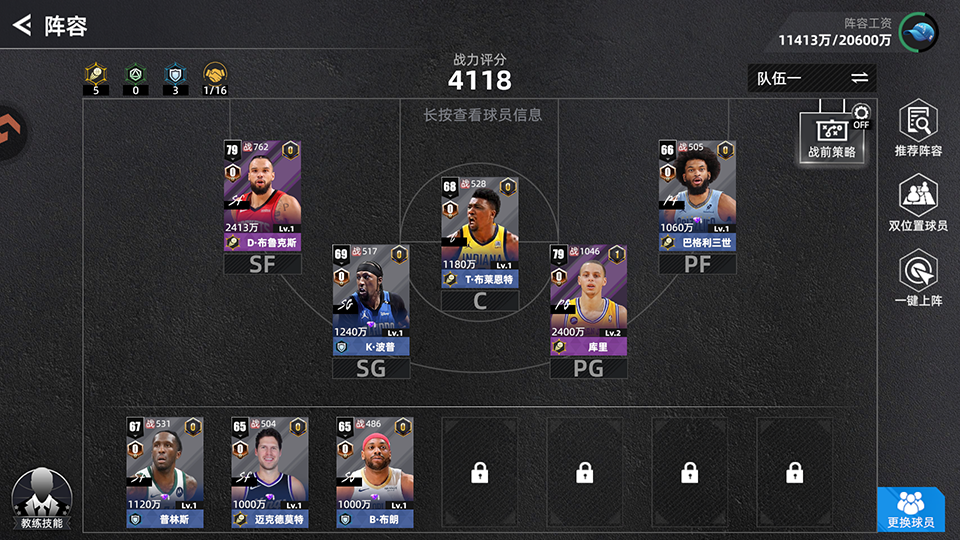Click the handshake chemistry icon
This screenshot has width=960, height=540.
[x=214, y=74]
